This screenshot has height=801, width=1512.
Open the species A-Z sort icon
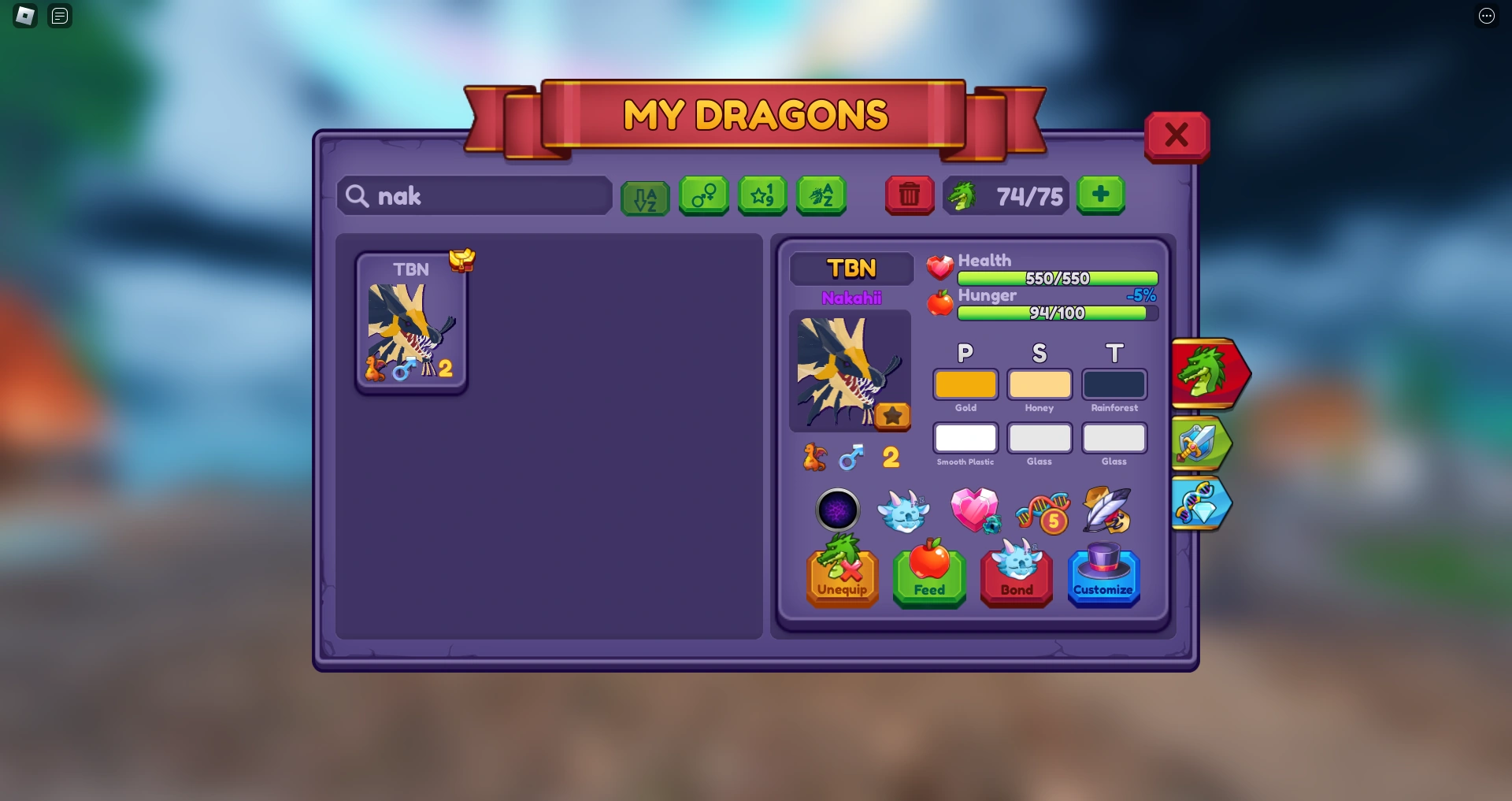821,196
